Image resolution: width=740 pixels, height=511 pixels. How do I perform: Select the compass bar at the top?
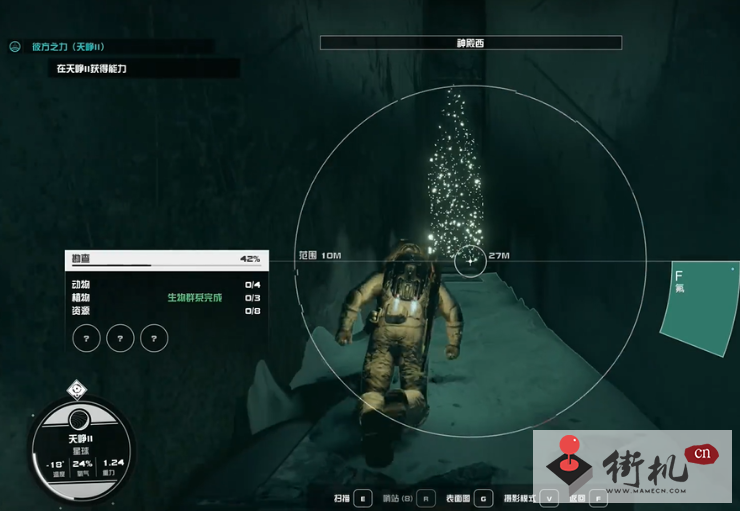470,43
